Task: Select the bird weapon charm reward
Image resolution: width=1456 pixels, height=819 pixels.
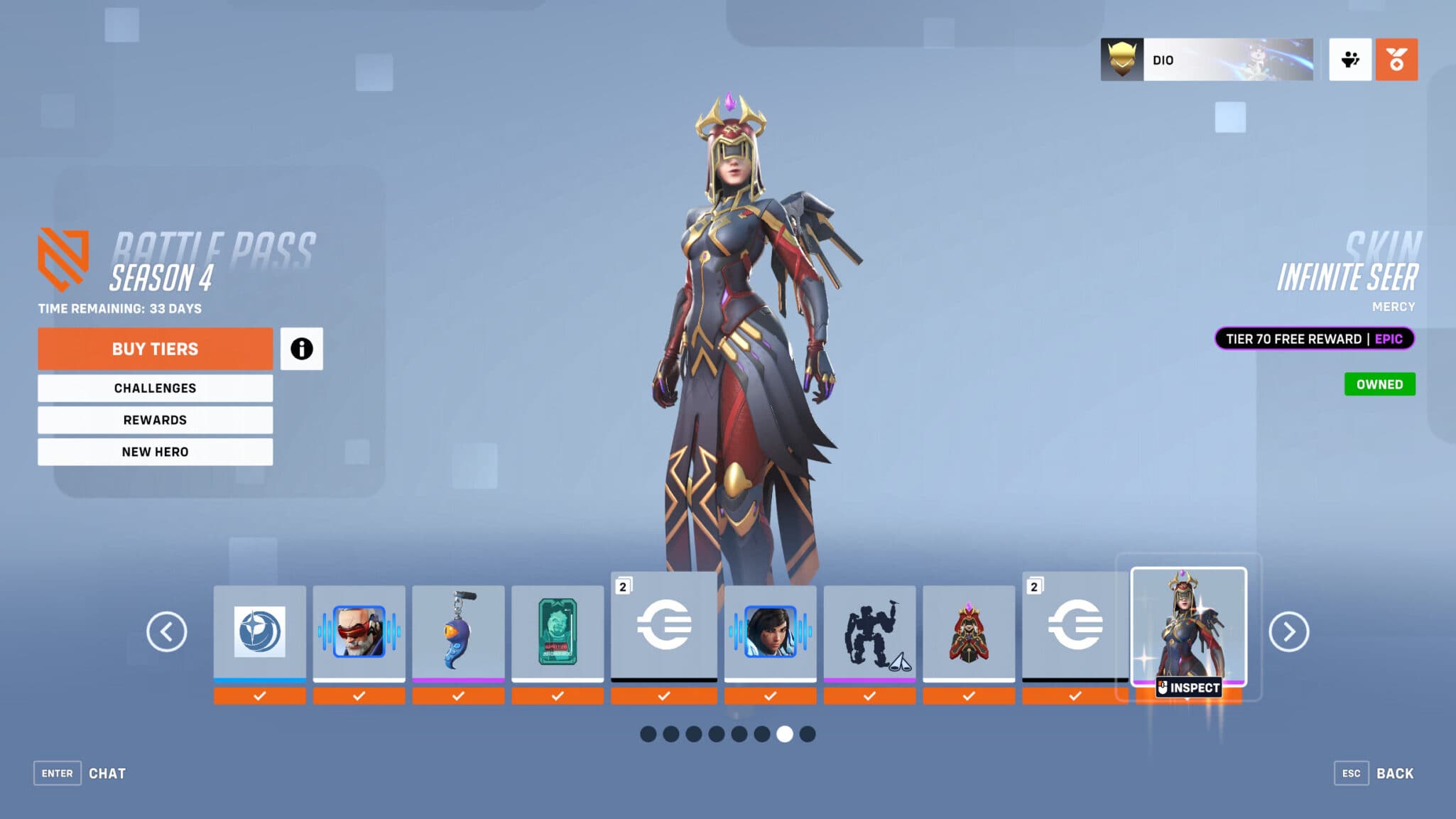Action: coord(458,632)
